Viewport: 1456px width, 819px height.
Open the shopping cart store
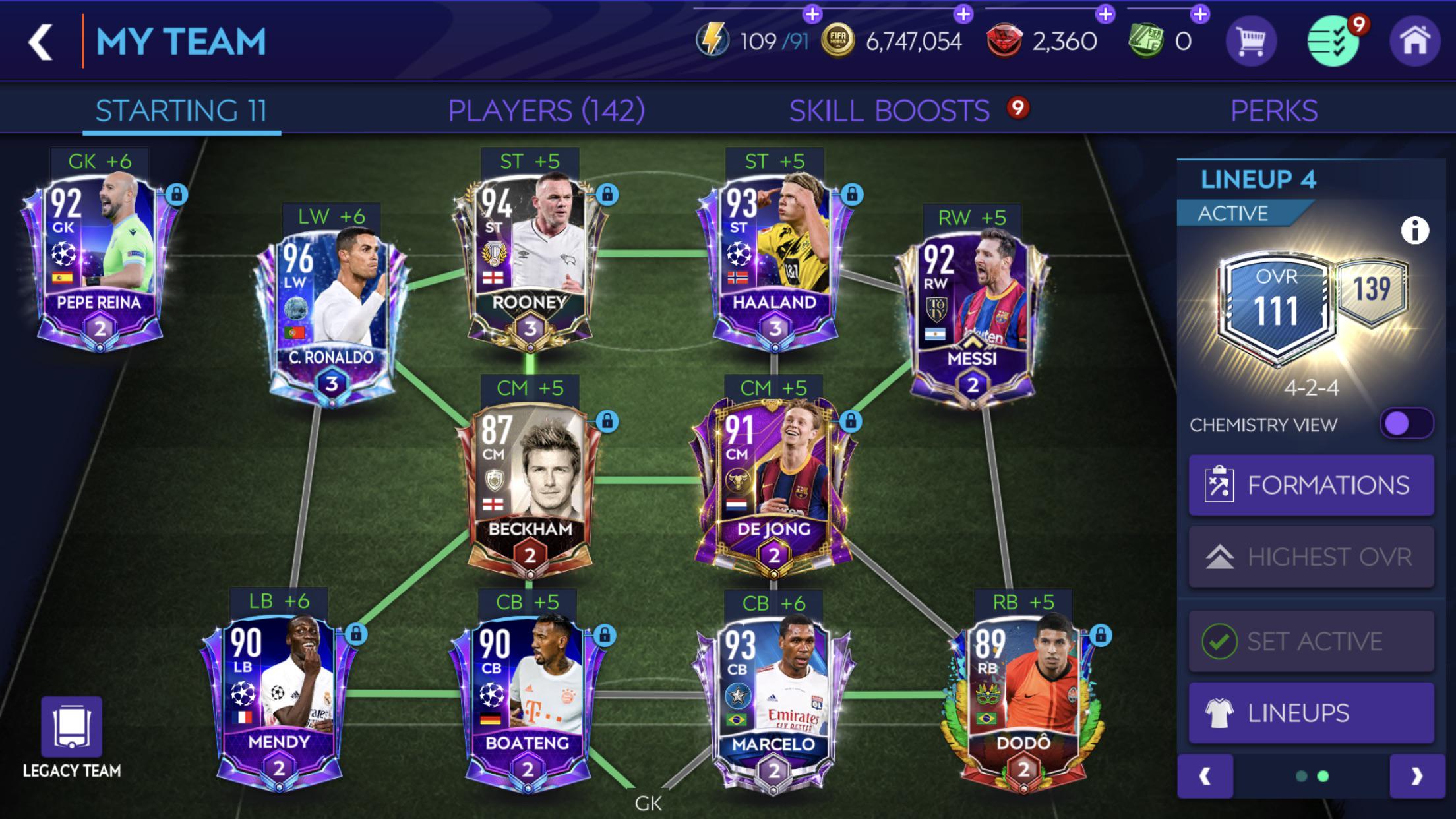pos(1252,41)
